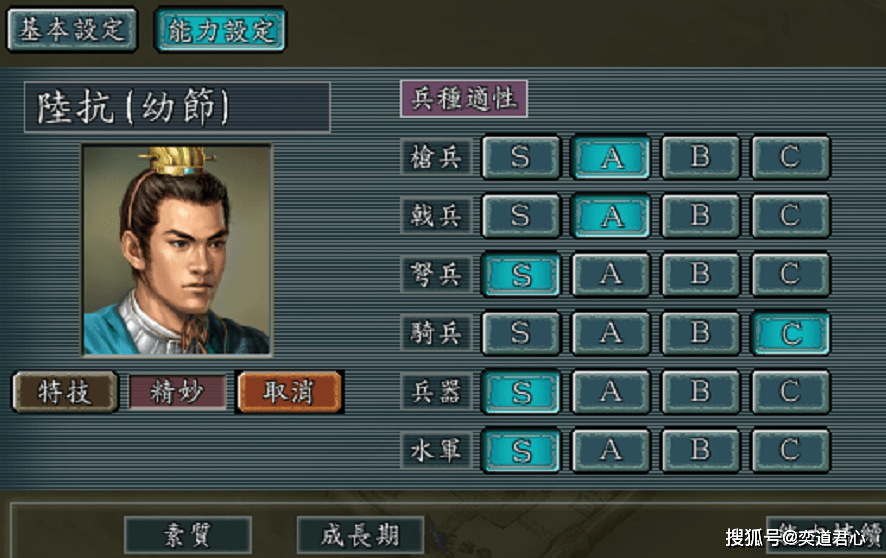Change 騎兵 aptitude to A
Image resolution: width=886 pixels, height=558 pixels.
click(x=610, y=333)
